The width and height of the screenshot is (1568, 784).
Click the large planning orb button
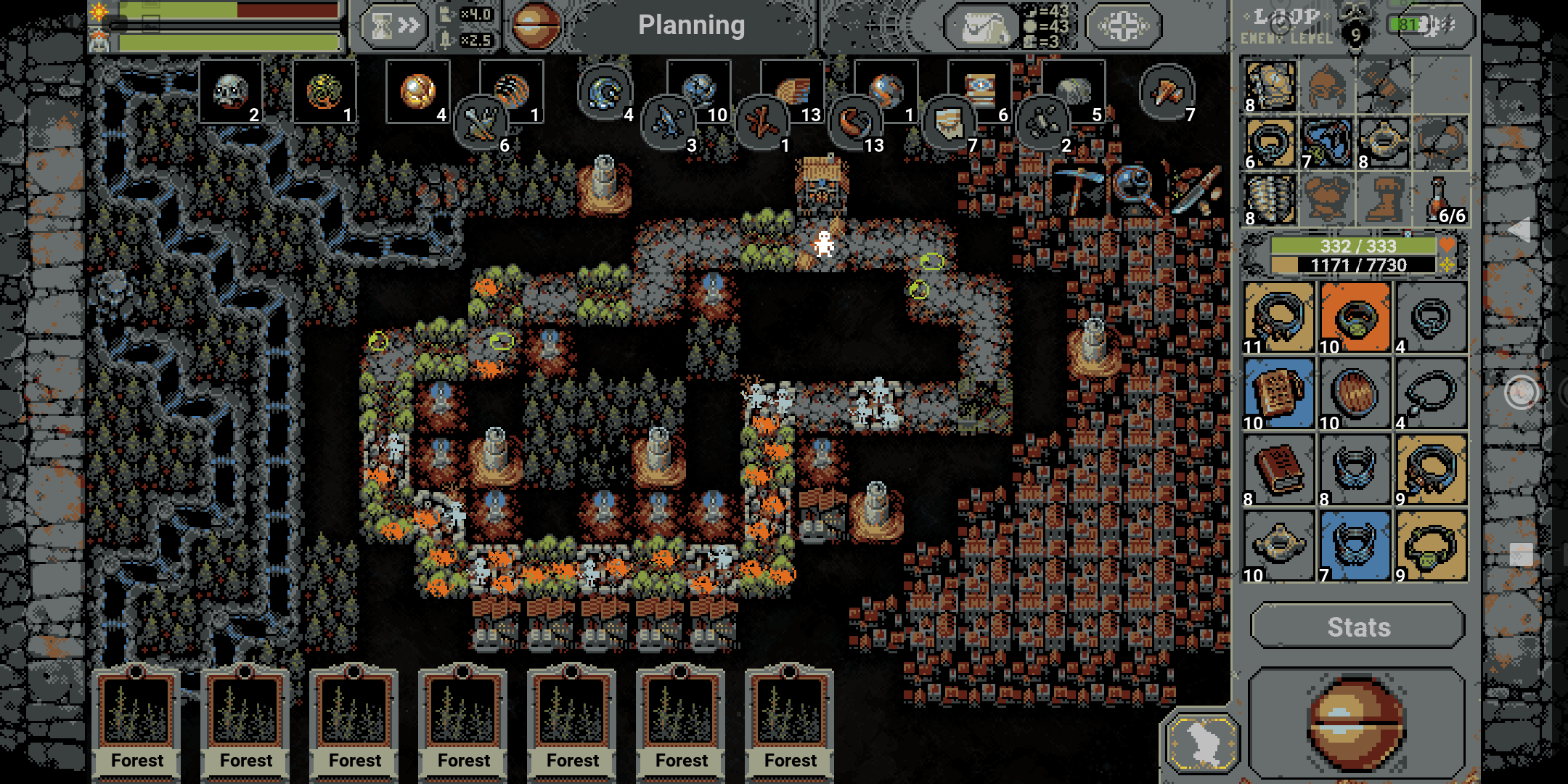click(x=1355, y=724)
